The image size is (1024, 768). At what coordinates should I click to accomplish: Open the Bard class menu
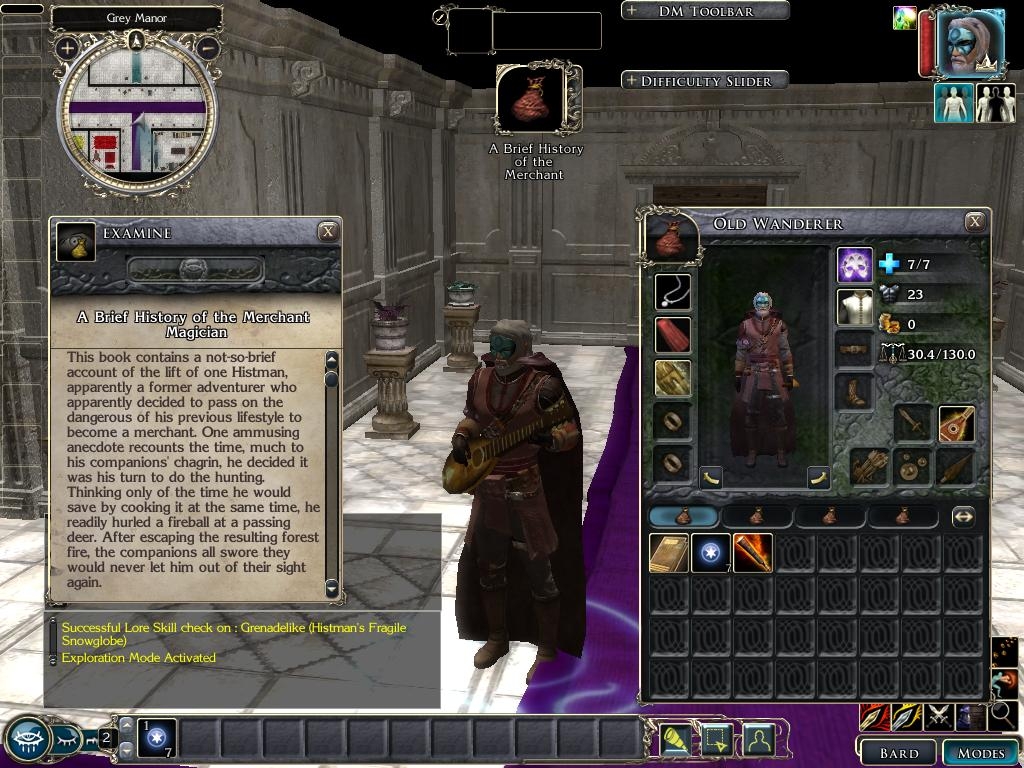[x=898, y=753]
